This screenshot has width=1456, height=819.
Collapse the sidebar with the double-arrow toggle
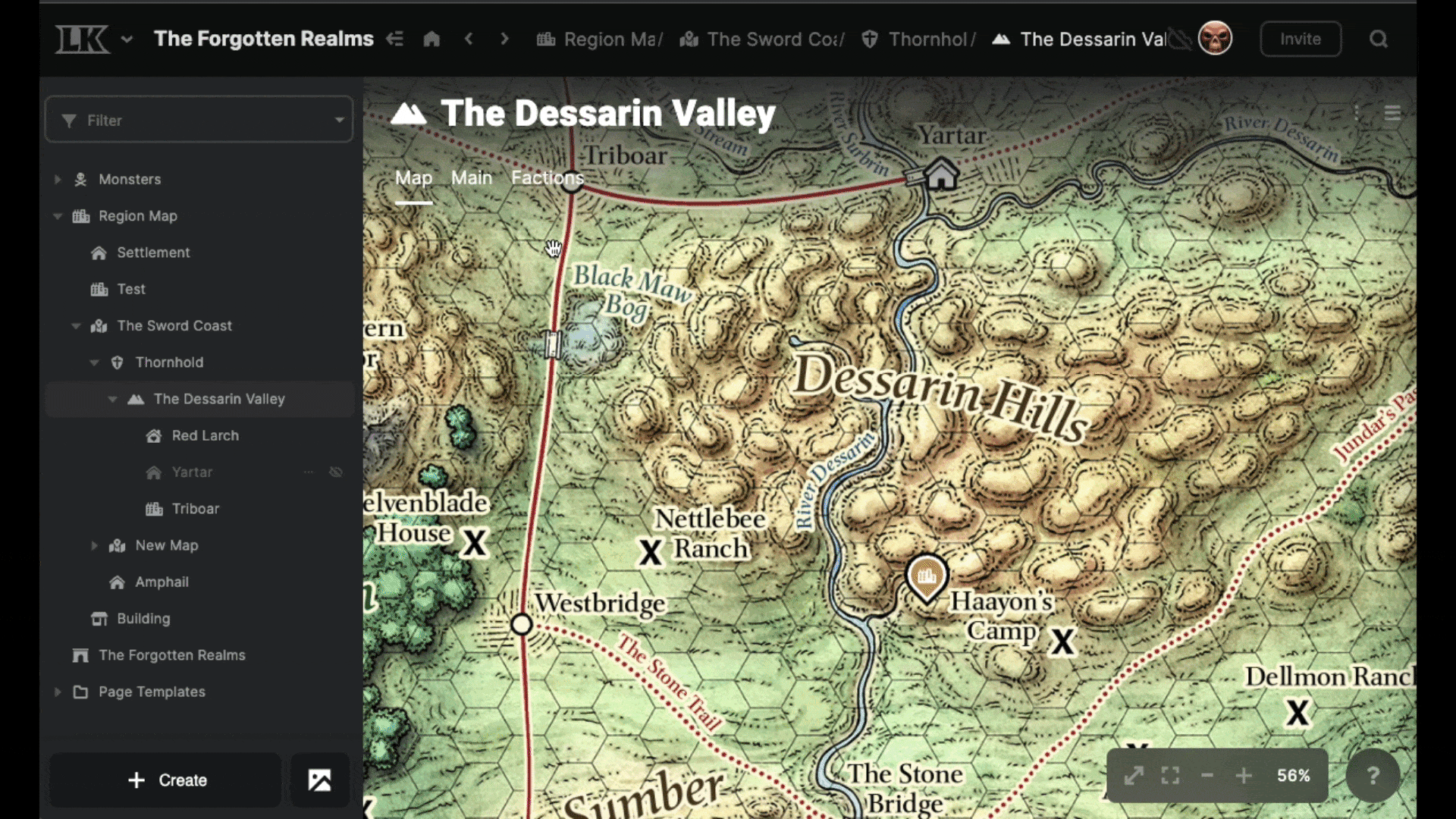click(x=395, y=39)
